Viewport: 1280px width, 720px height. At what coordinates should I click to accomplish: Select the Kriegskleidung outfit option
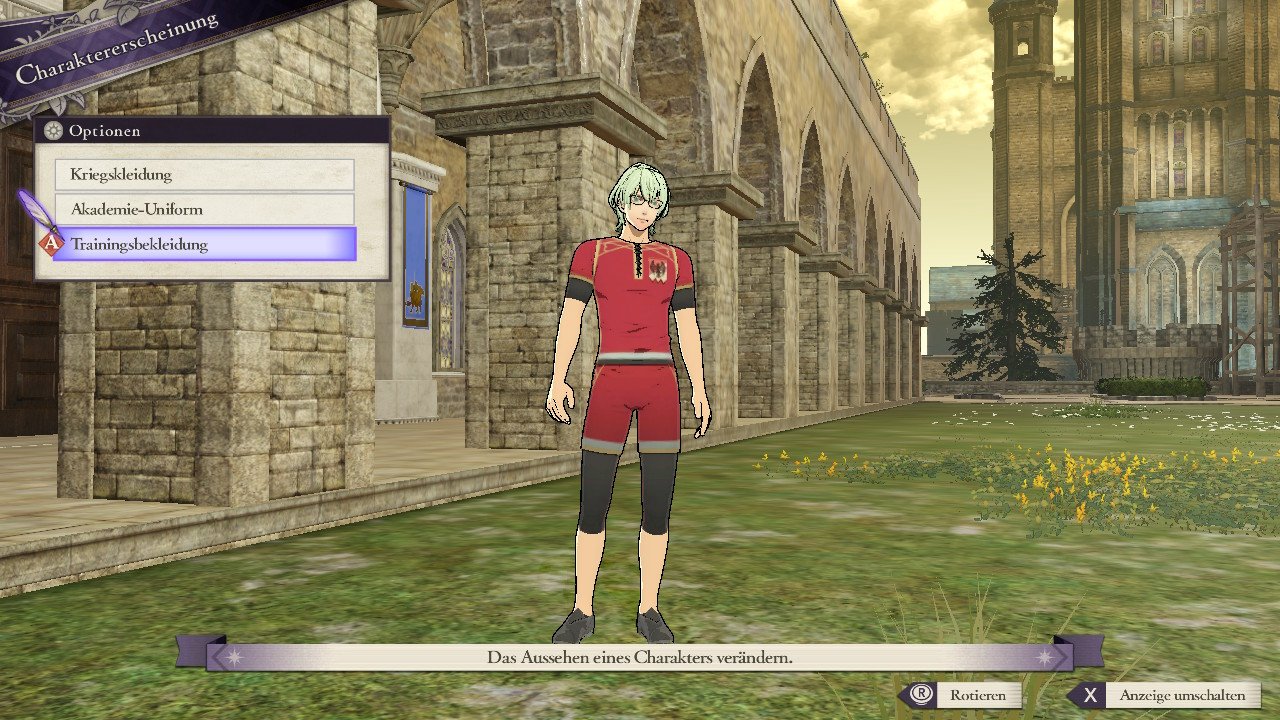[204, 175]
